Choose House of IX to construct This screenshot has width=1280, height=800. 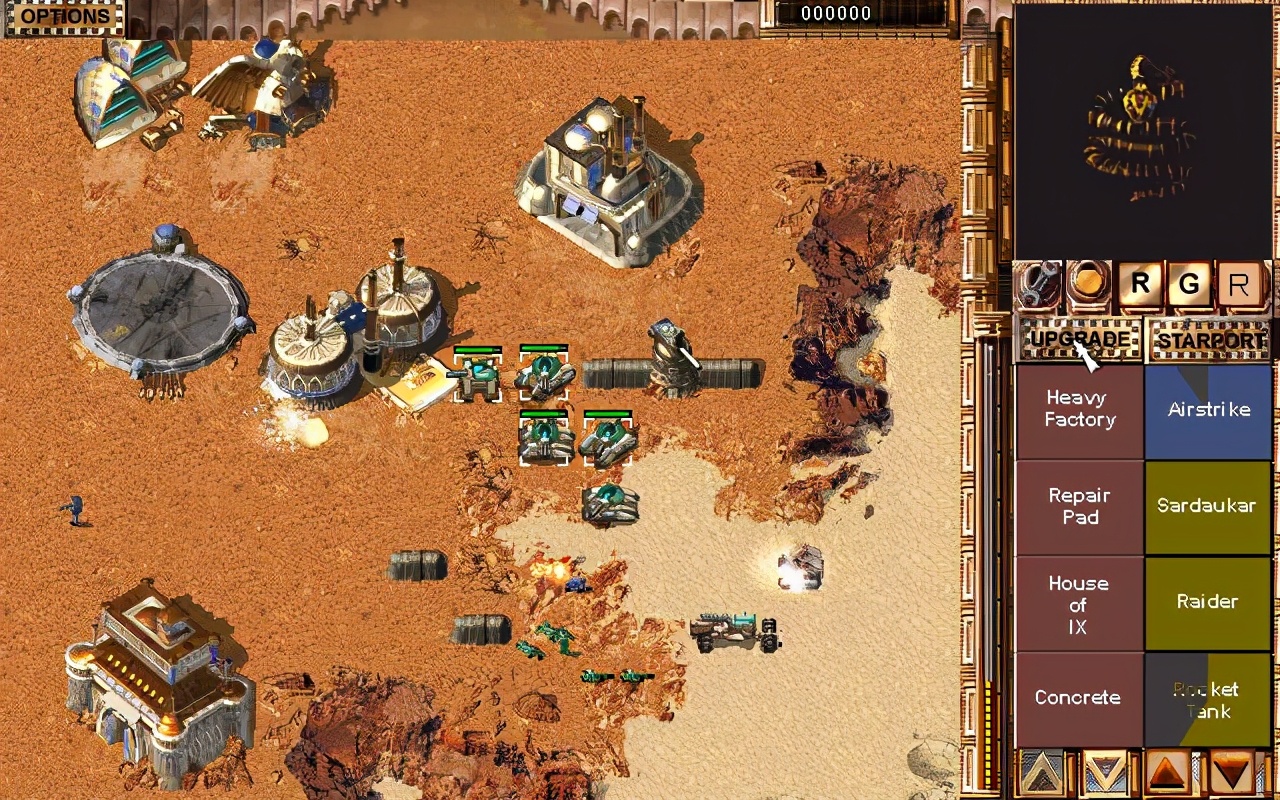click(x=1080, y=604)
